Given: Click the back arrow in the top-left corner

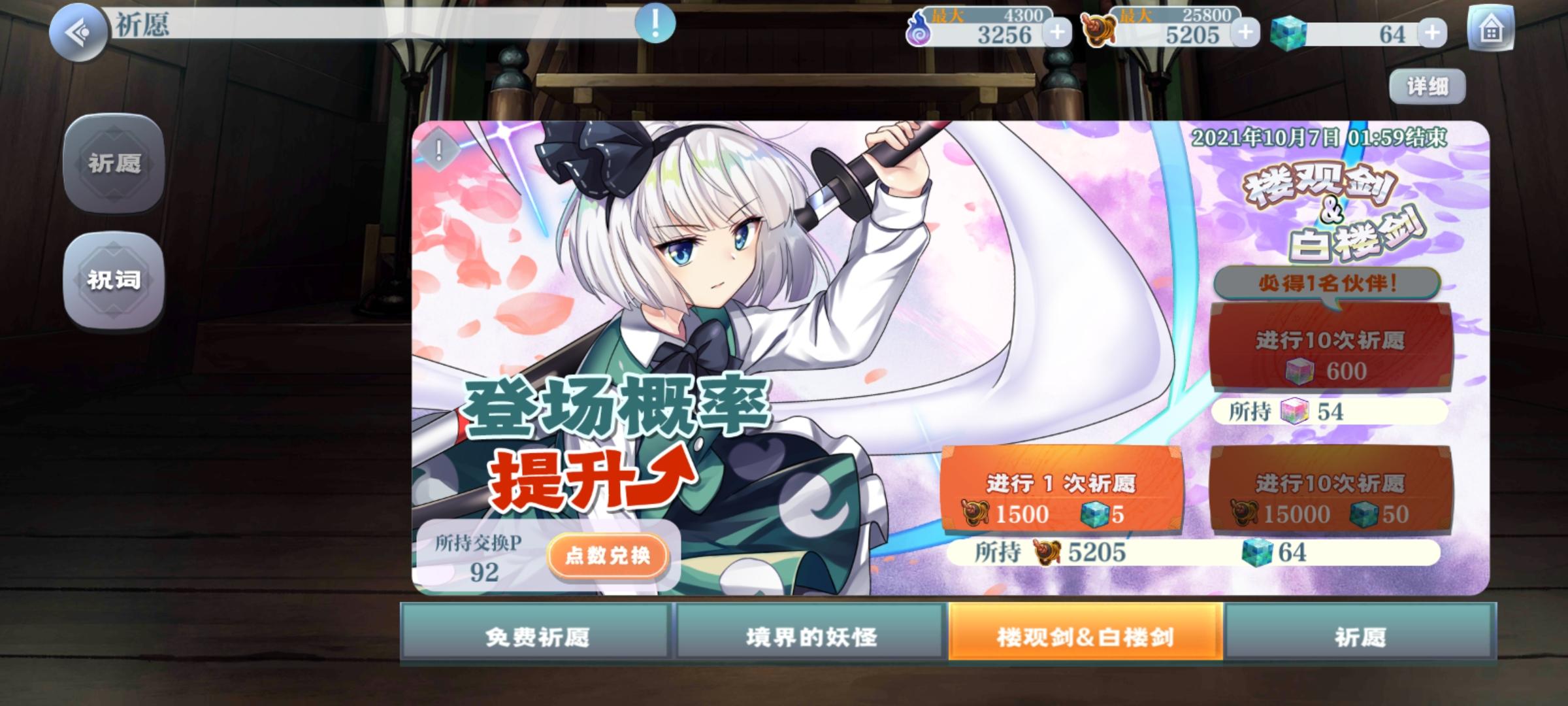Looking at the screenshot, I should coord(78,28).
